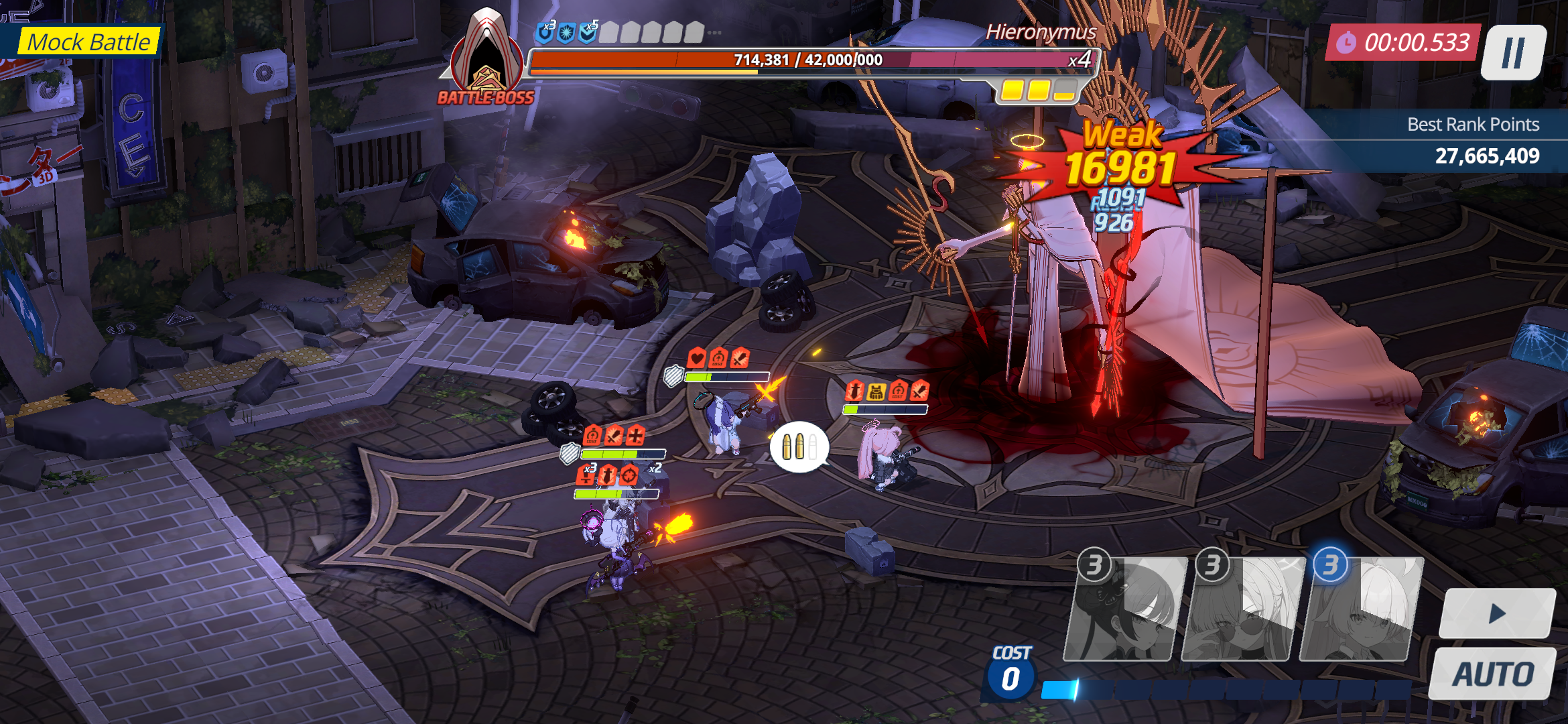This screenshot has height=724, width=1568.
Task: Choose the skill card of the girl with sunglasses
Action: pyautogui.click(x=1242, y=610)
